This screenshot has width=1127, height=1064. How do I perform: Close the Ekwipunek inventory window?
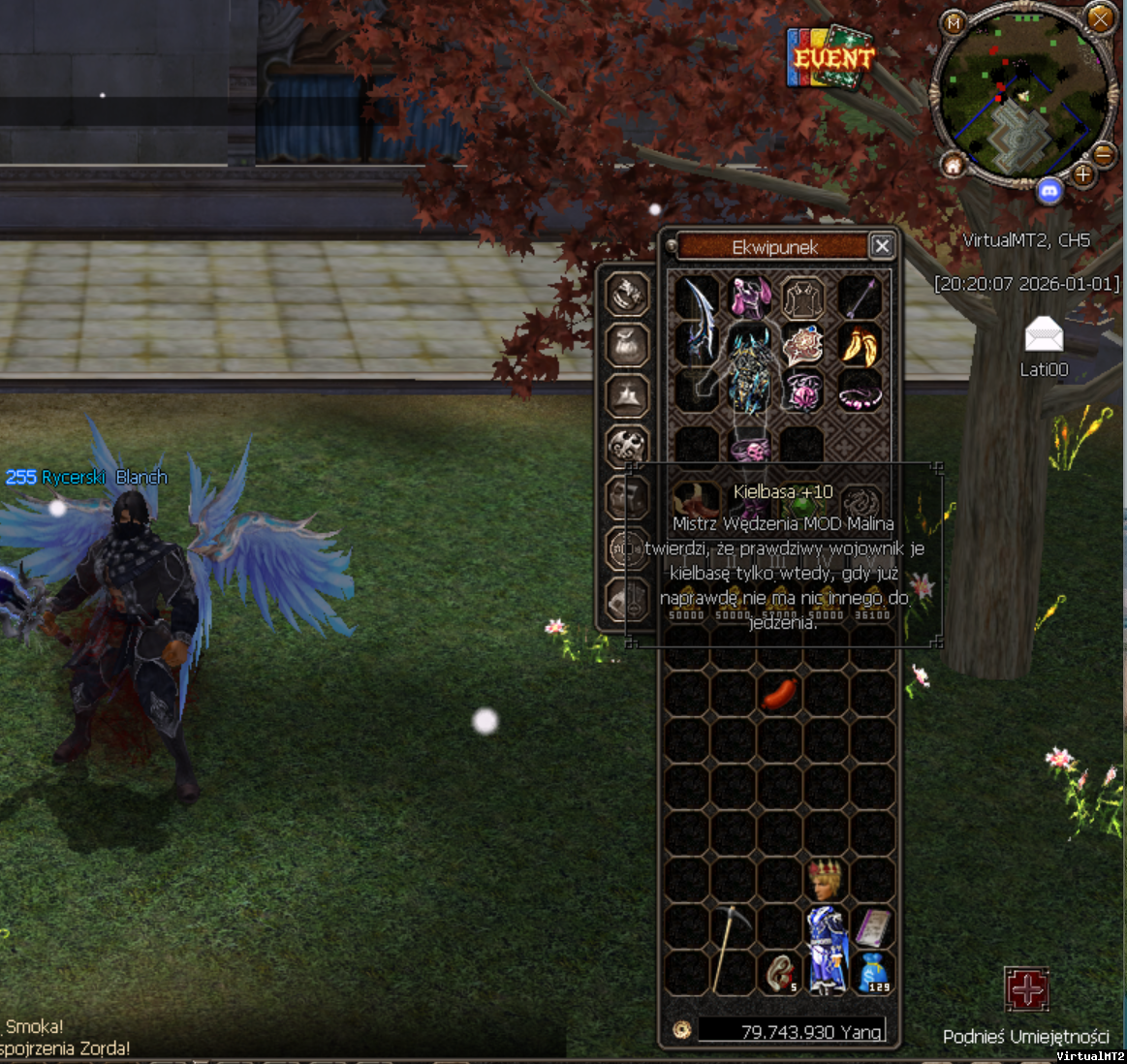pyautogui.click(x=881, y=246)
